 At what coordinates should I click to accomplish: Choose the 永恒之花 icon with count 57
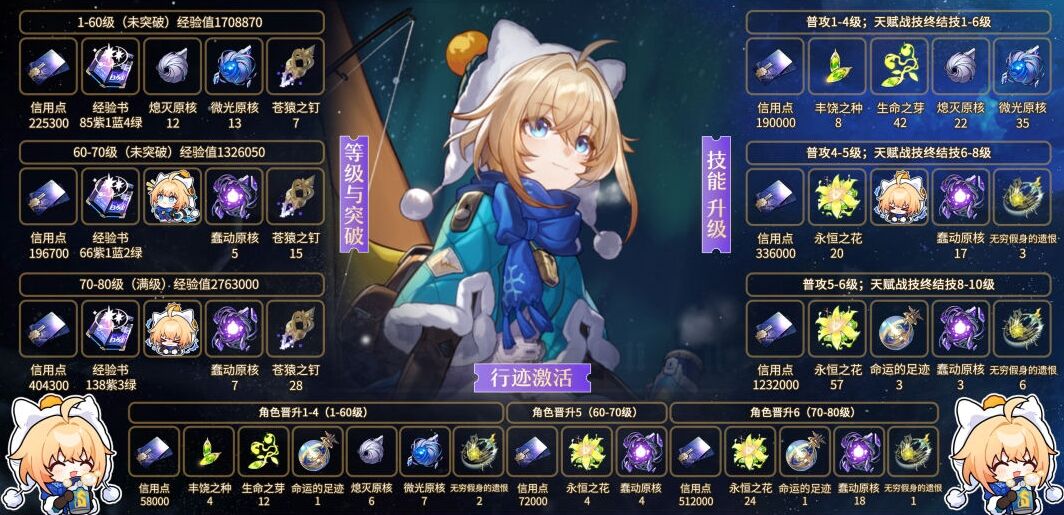(836, 329)
